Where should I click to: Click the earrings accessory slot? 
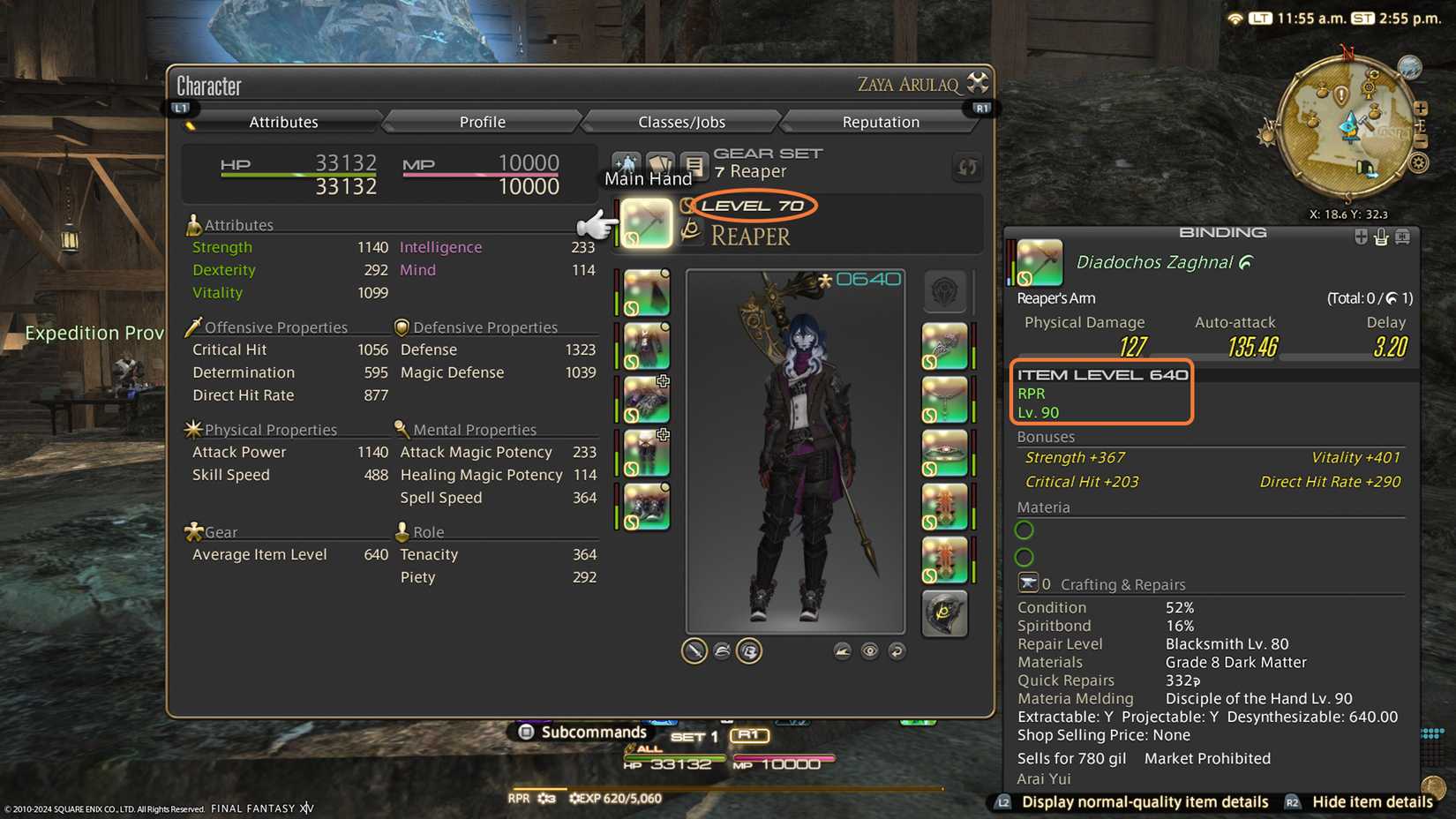pos(946,345)
